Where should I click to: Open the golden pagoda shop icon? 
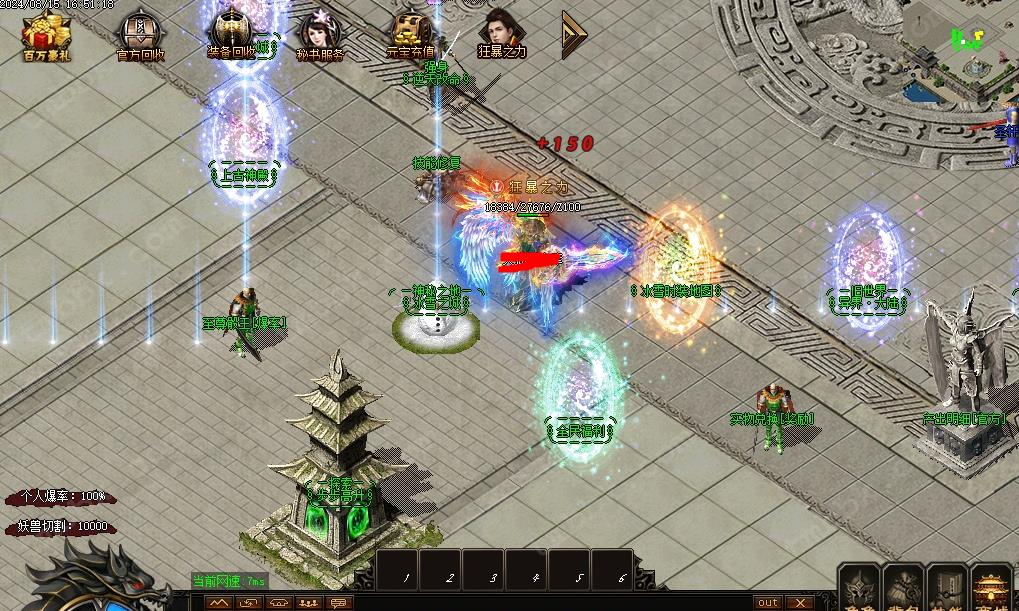coord(993,589)
